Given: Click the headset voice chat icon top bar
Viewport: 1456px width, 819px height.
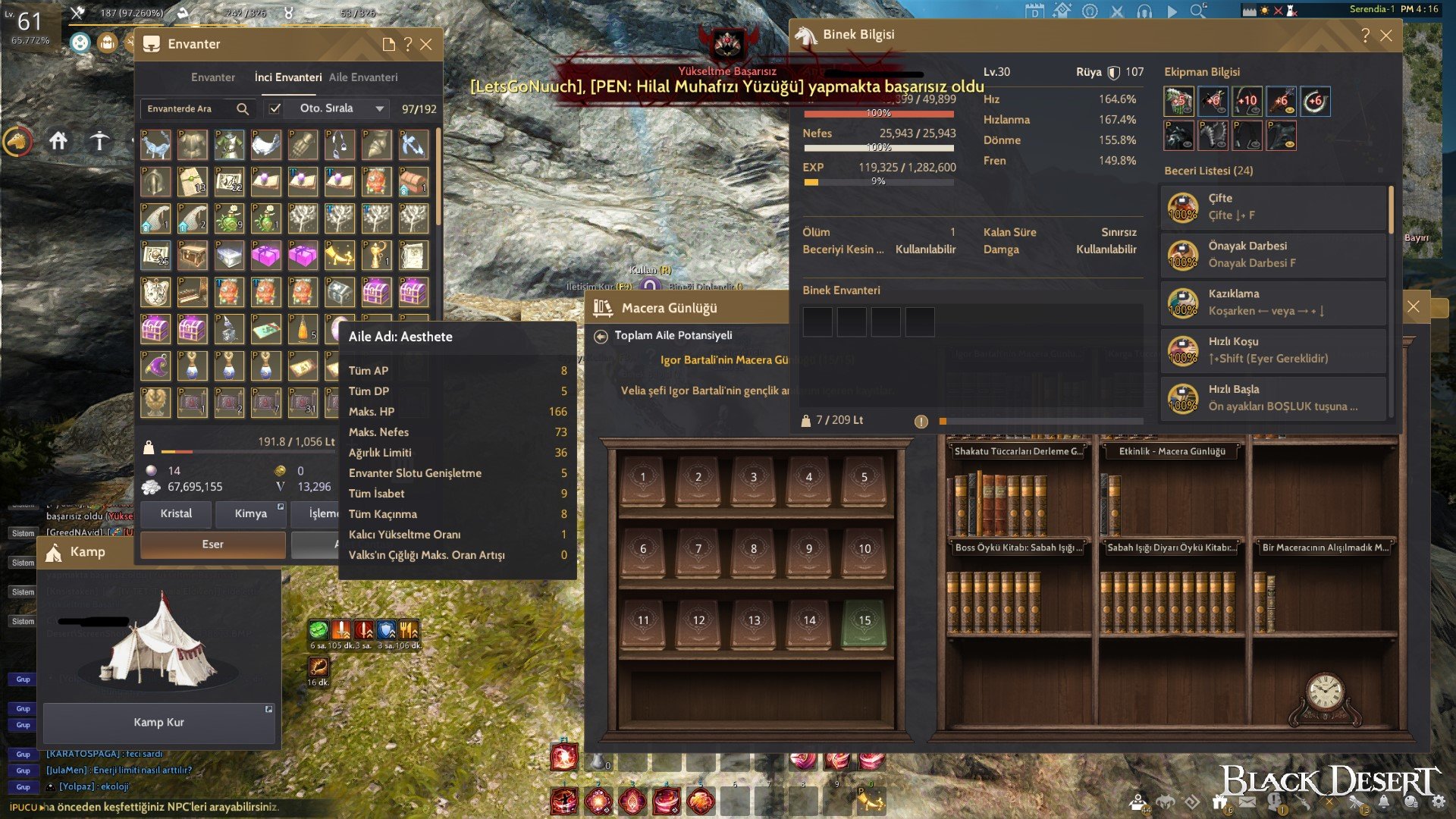Looking at the screenshot, I should point(1145,11).
